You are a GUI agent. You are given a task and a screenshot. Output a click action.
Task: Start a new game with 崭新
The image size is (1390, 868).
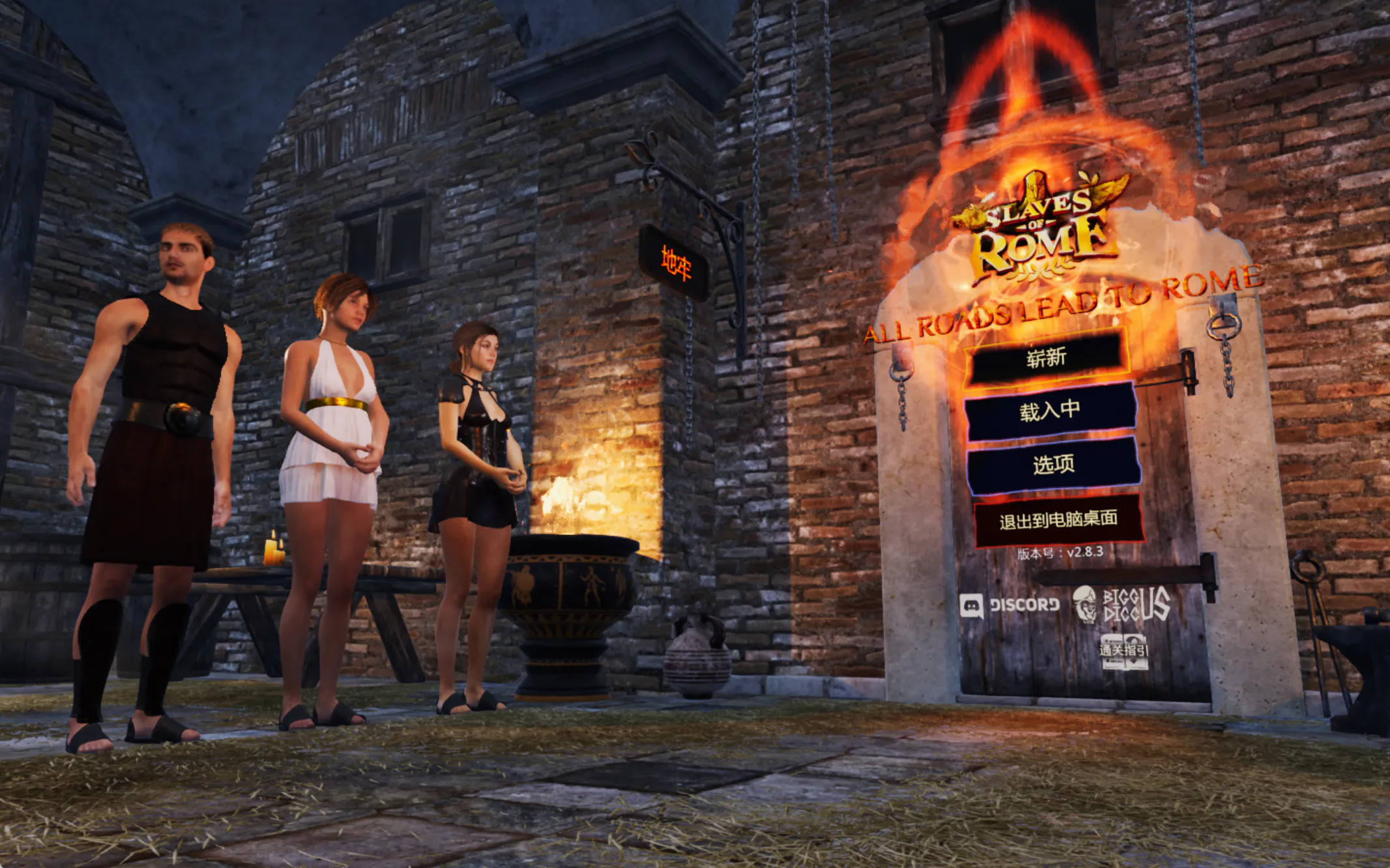click(x=1047, y=358)
